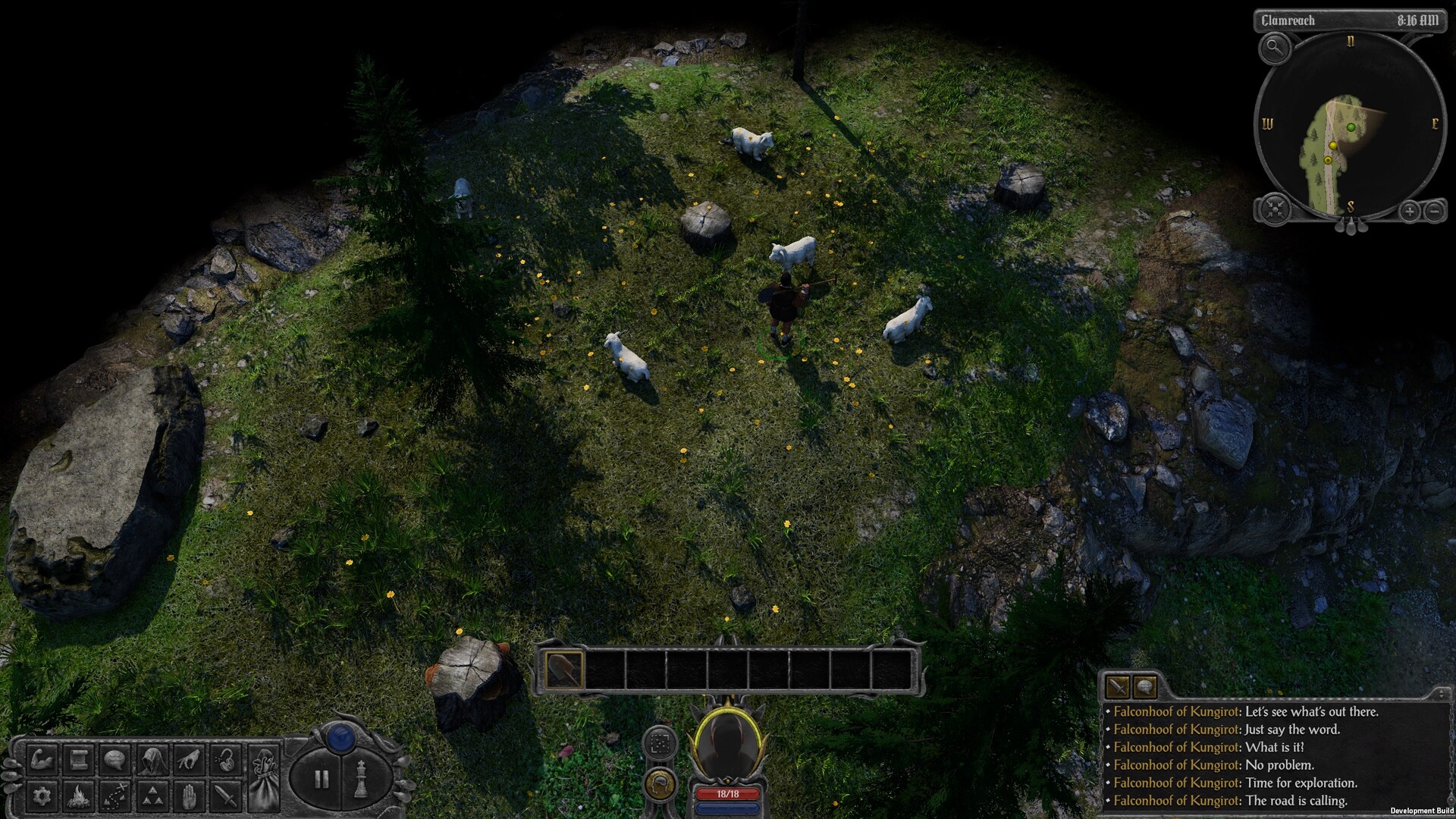Open the settings gear icon
The height and width of the screenshot is (819, 1456).
pos(42,798)
